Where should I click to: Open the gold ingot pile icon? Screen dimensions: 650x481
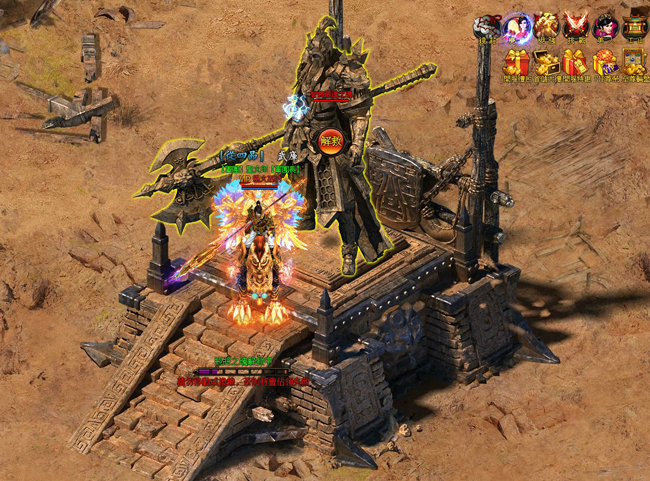click(x=546, y=26)
